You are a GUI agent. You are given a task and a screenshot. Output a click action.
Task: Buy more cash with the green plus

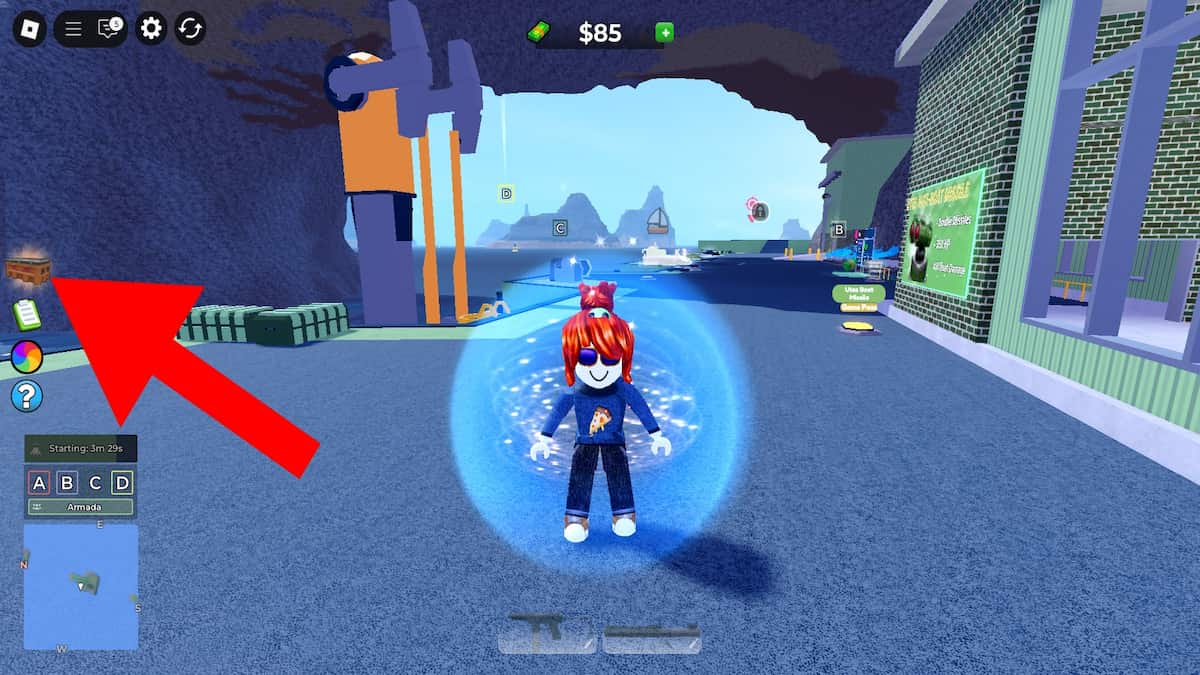click(664, 33)
